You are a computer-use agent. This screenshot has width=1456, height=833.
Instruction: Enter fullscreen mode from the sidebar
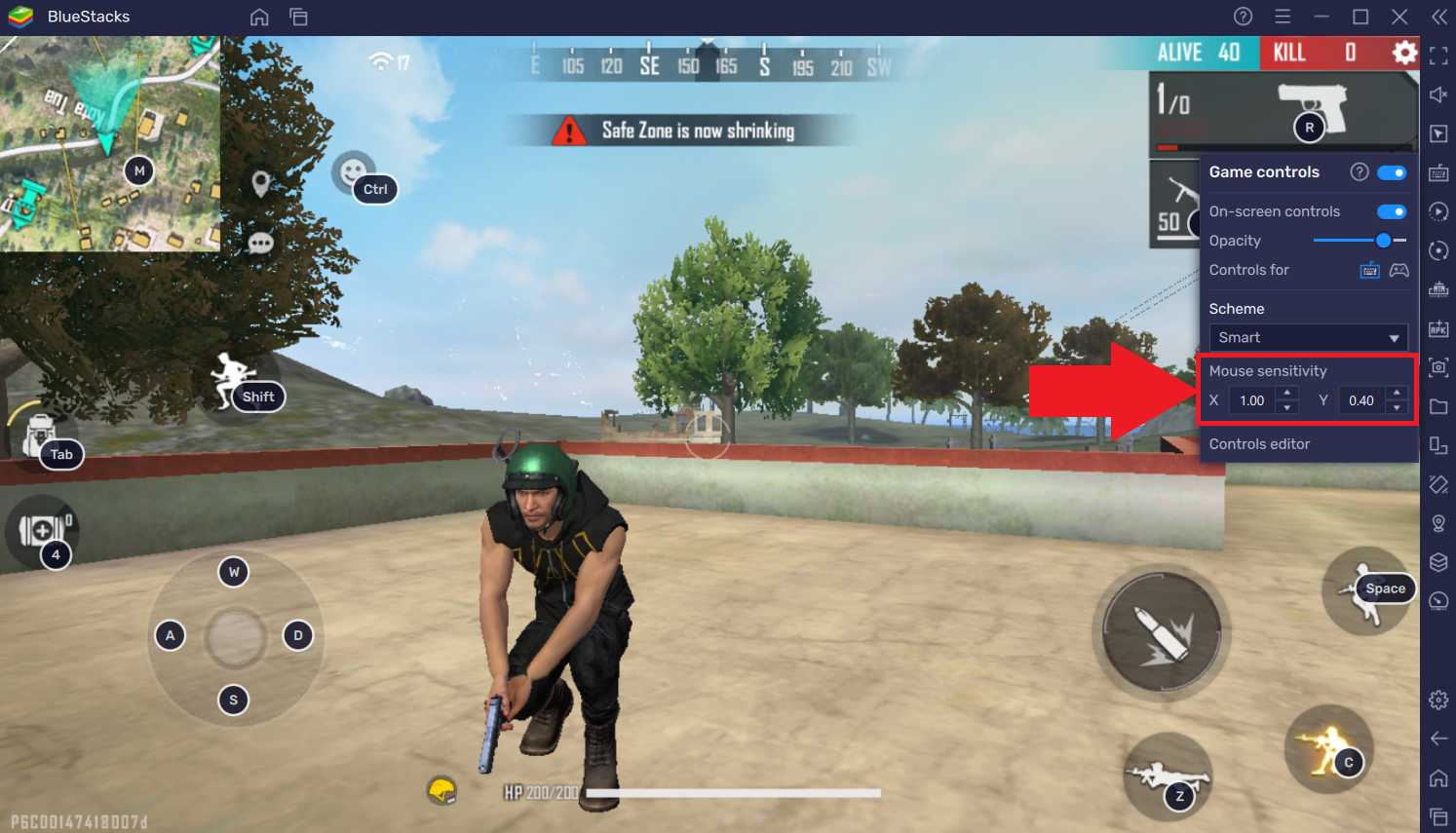pyautogui.click(x=1438, y=56)
